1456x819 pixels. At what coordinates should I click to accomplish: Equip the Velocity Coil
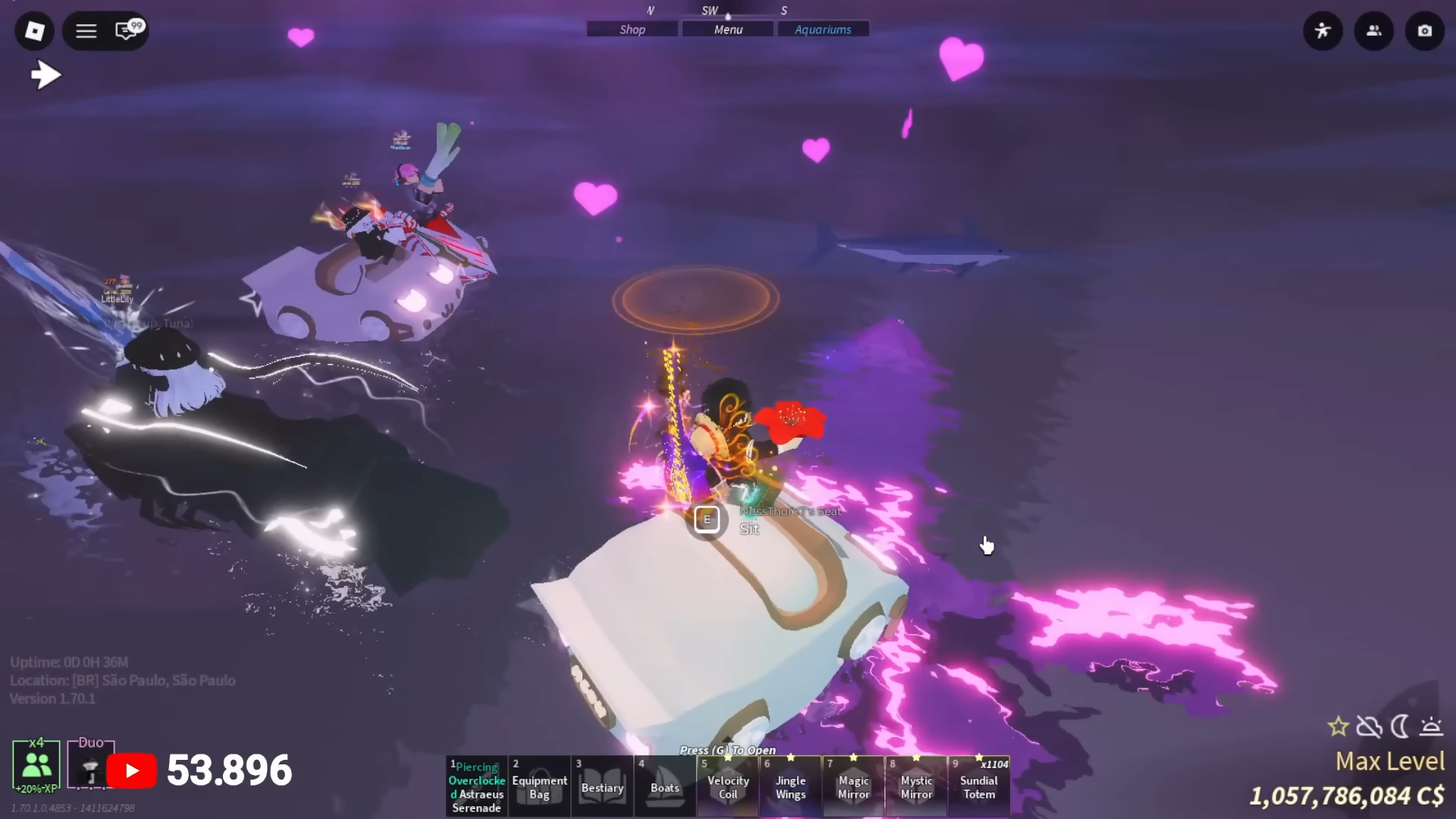[x=728, y=787]
